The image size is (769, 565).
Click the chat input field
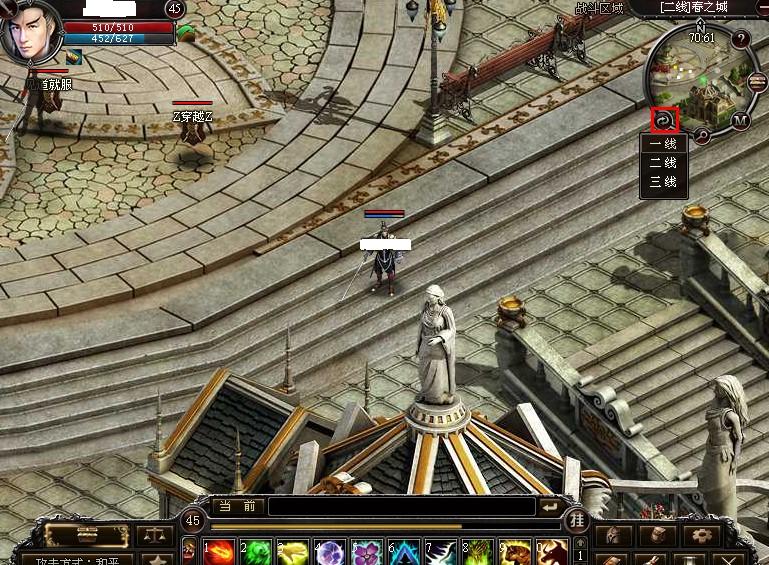400,507
